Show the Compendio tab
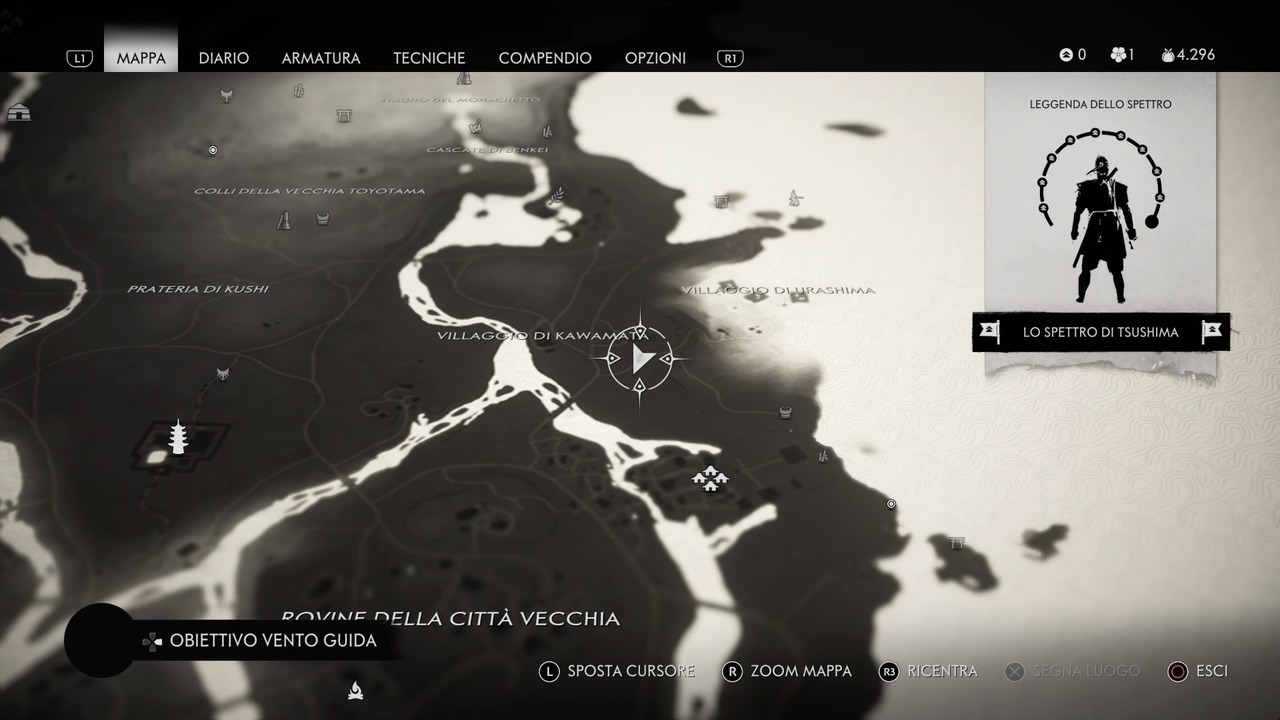The image size is (1280, 720). pyautogui.click(x=545, y=58)
